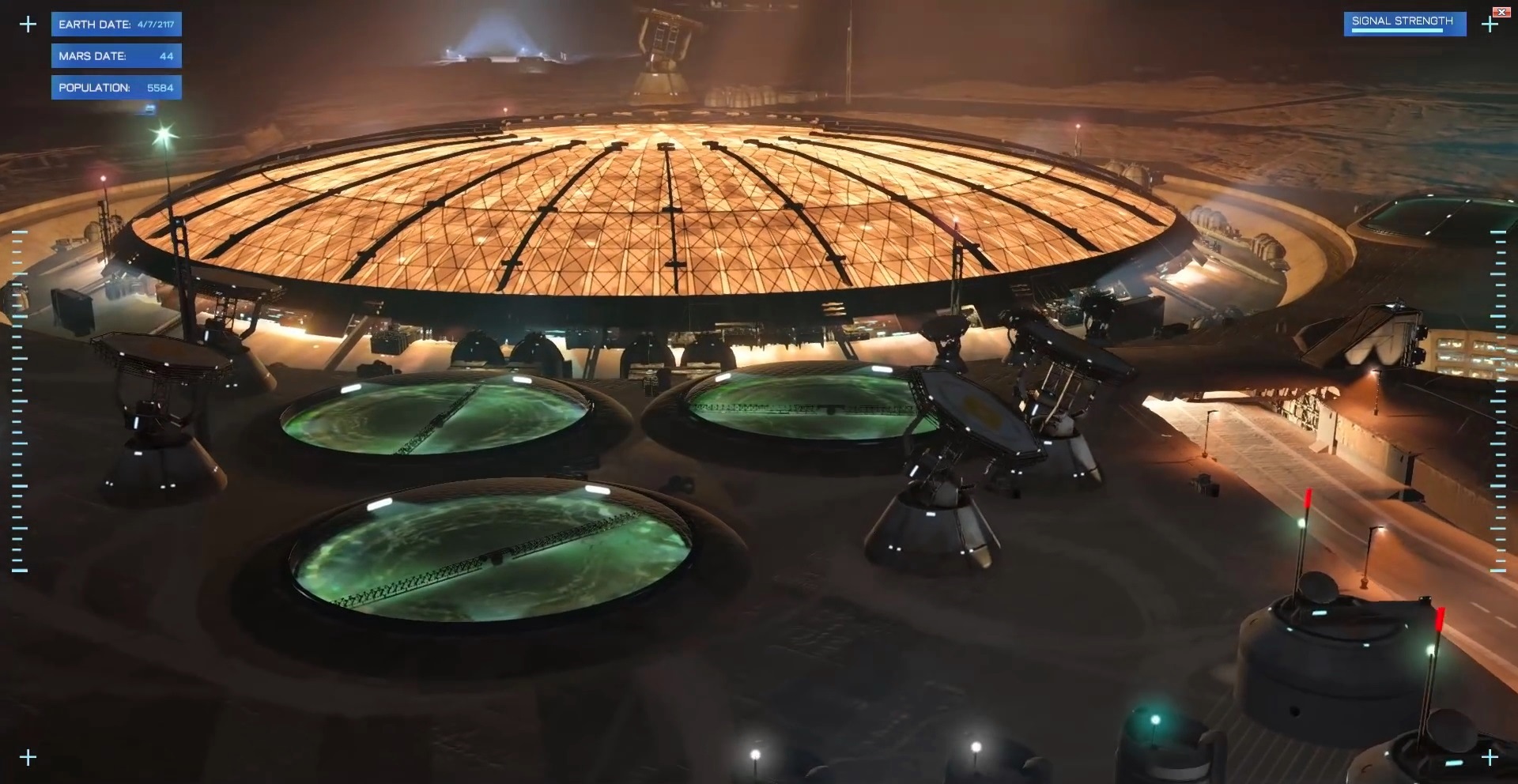Click the population value 5584
The width and height of the screenshot is (1518, 784).
[x=160, y=88]
